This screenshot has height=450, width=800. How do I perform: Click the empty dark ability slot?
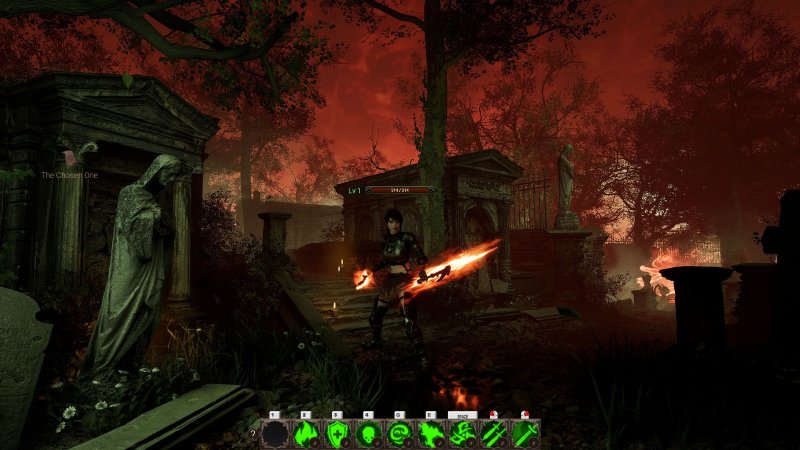[274, 433]
